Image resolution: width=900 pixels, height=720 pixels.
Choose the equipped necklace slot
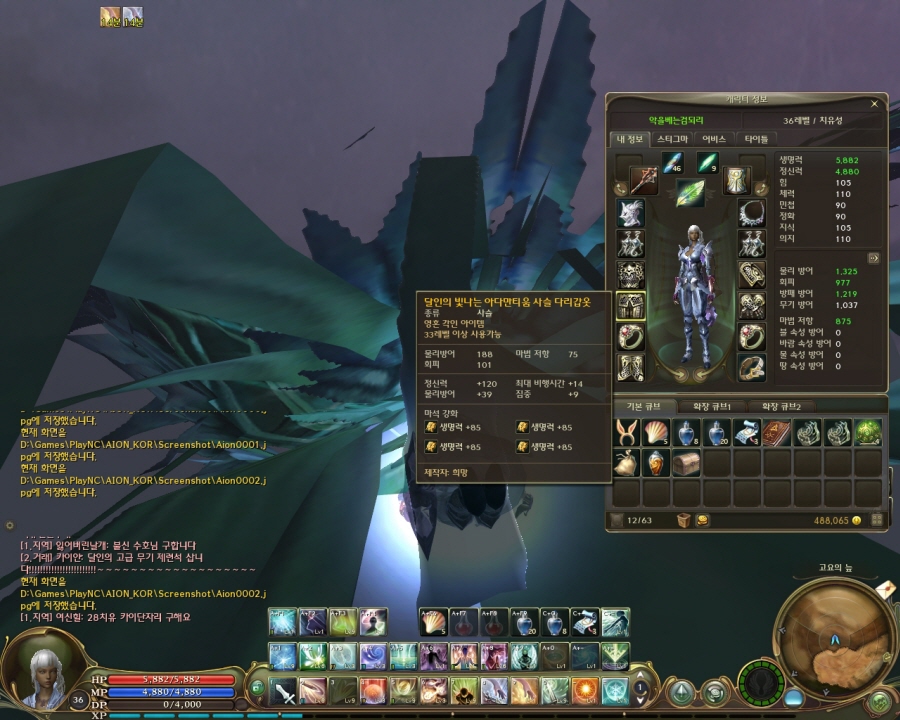pyautogui.click(x=751, y=212)
